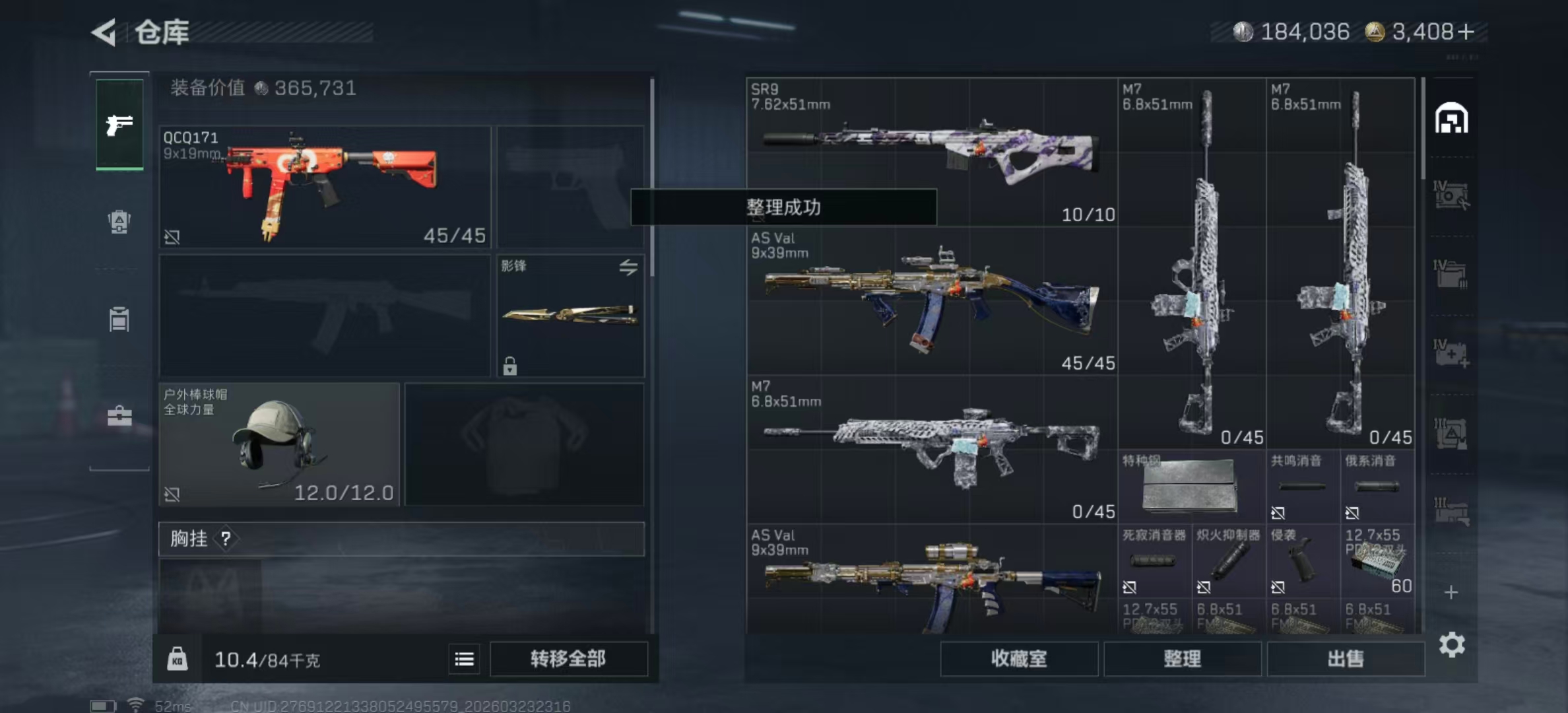Open the 收藏室 collection room
Screen dimensions: 1568x713
[x=1018, y=658]
